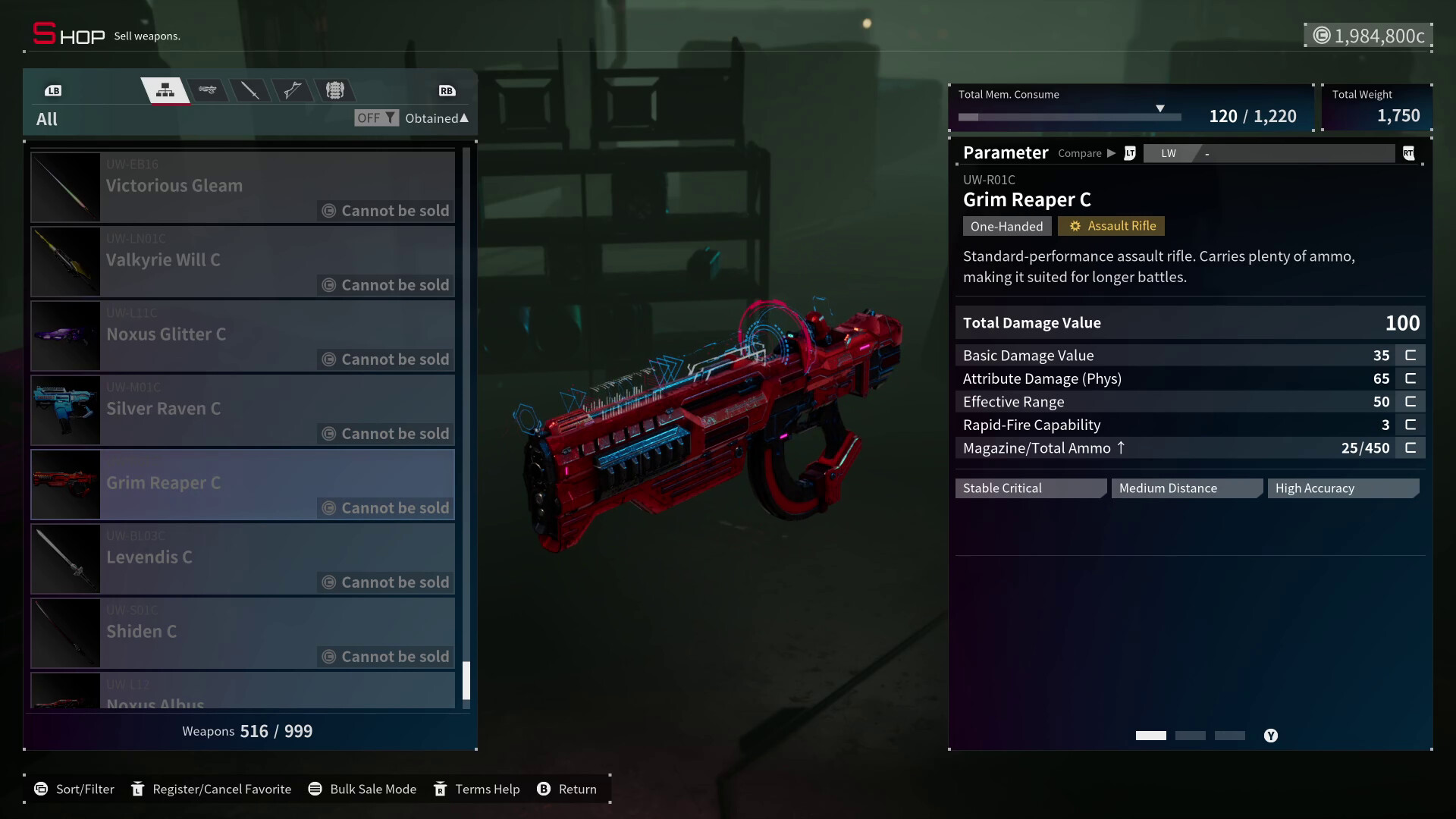This screenshot has height=819, width=1456.
Task: Click the hierarchy icon on the All tab
Action: point(165,89)
